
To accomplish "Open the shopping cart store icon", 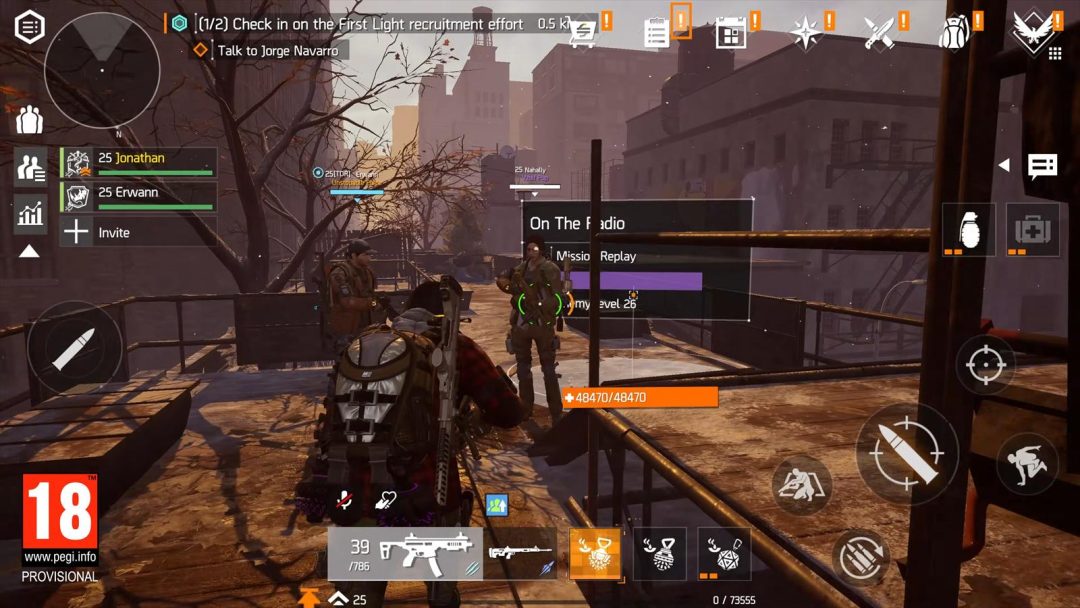I will pyautogui.click(x=581, y=33).
